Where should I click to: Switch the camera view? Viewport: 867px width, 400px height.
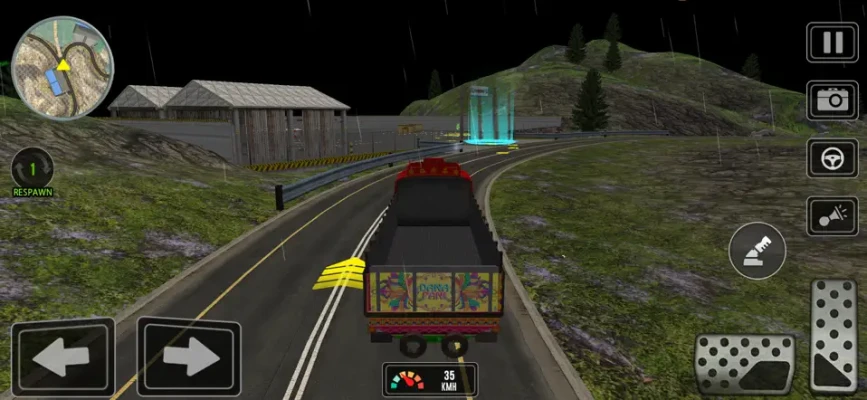832,101
